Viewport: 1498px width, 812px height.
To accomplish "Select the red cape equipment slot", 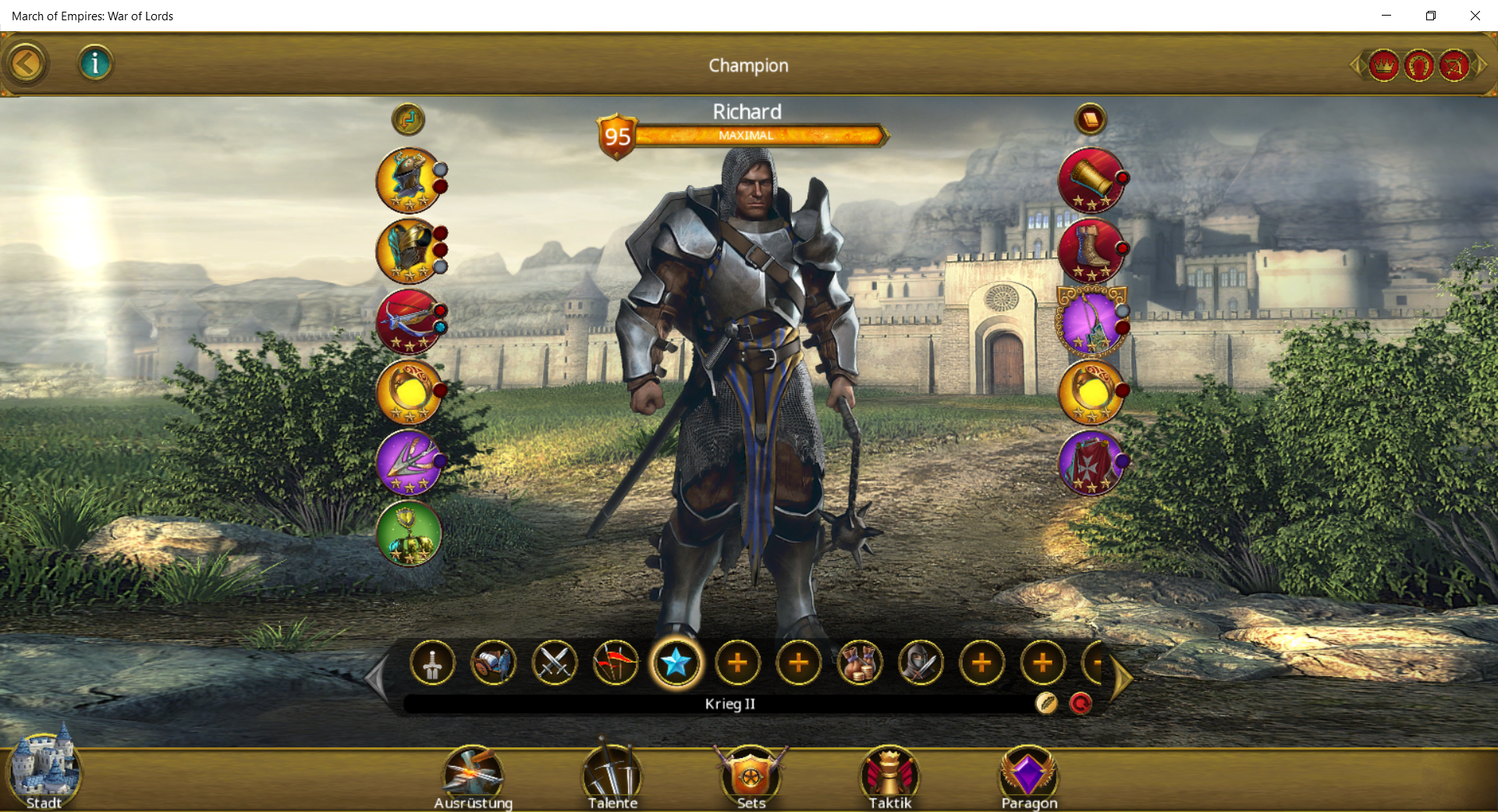I will (x=1091, y=463).
